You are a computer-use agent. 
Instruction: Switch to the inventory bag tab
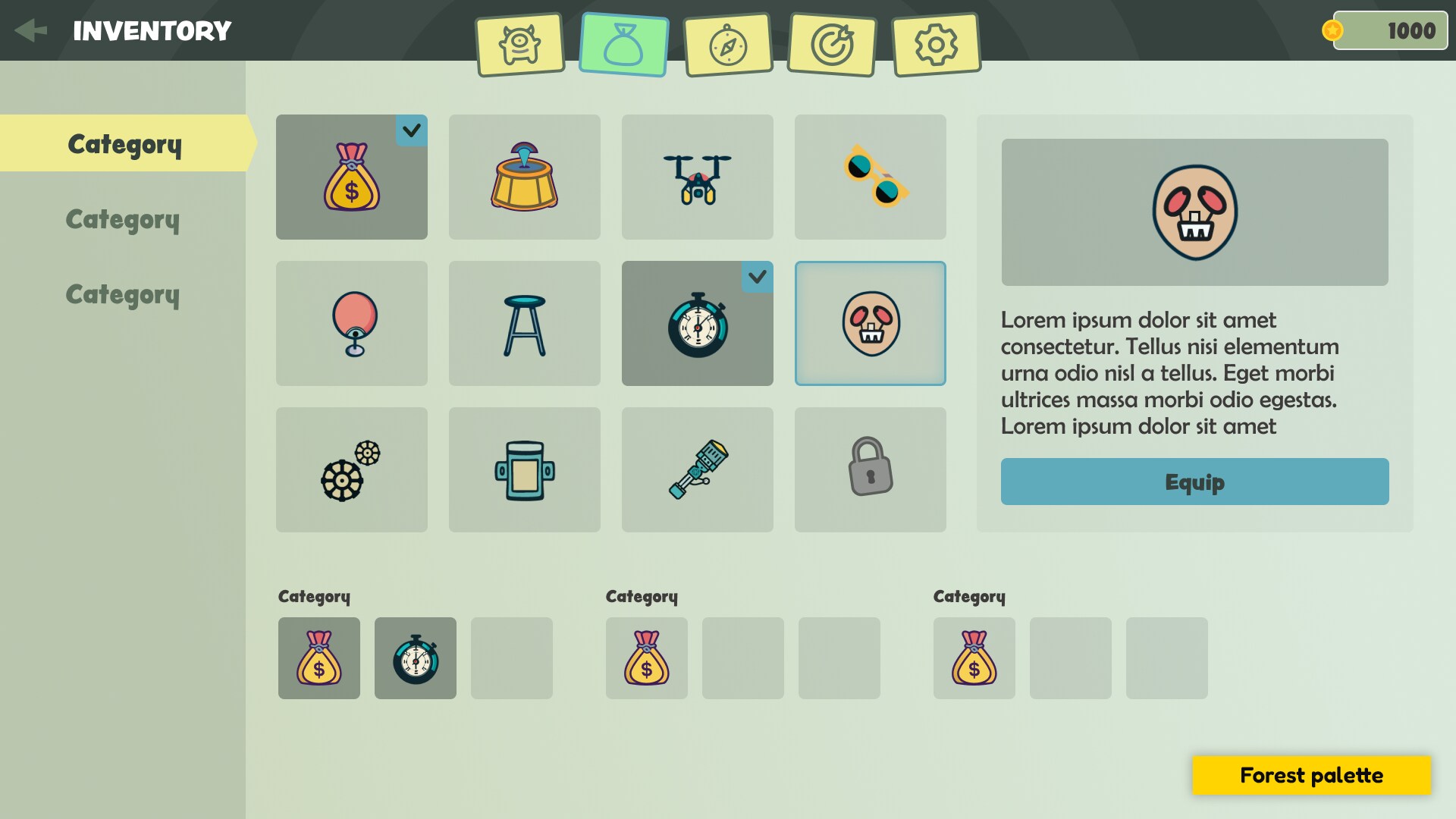tap(623, 44)
